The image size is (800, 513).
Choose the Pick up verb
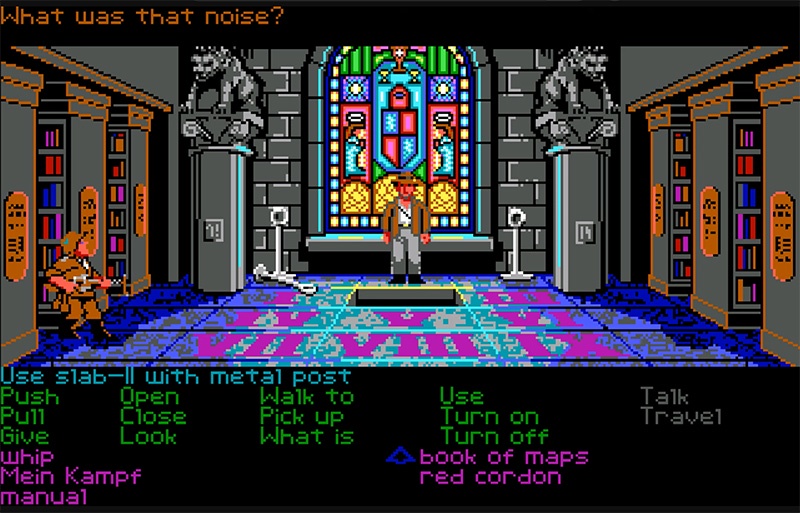click(x=301, y=417)
